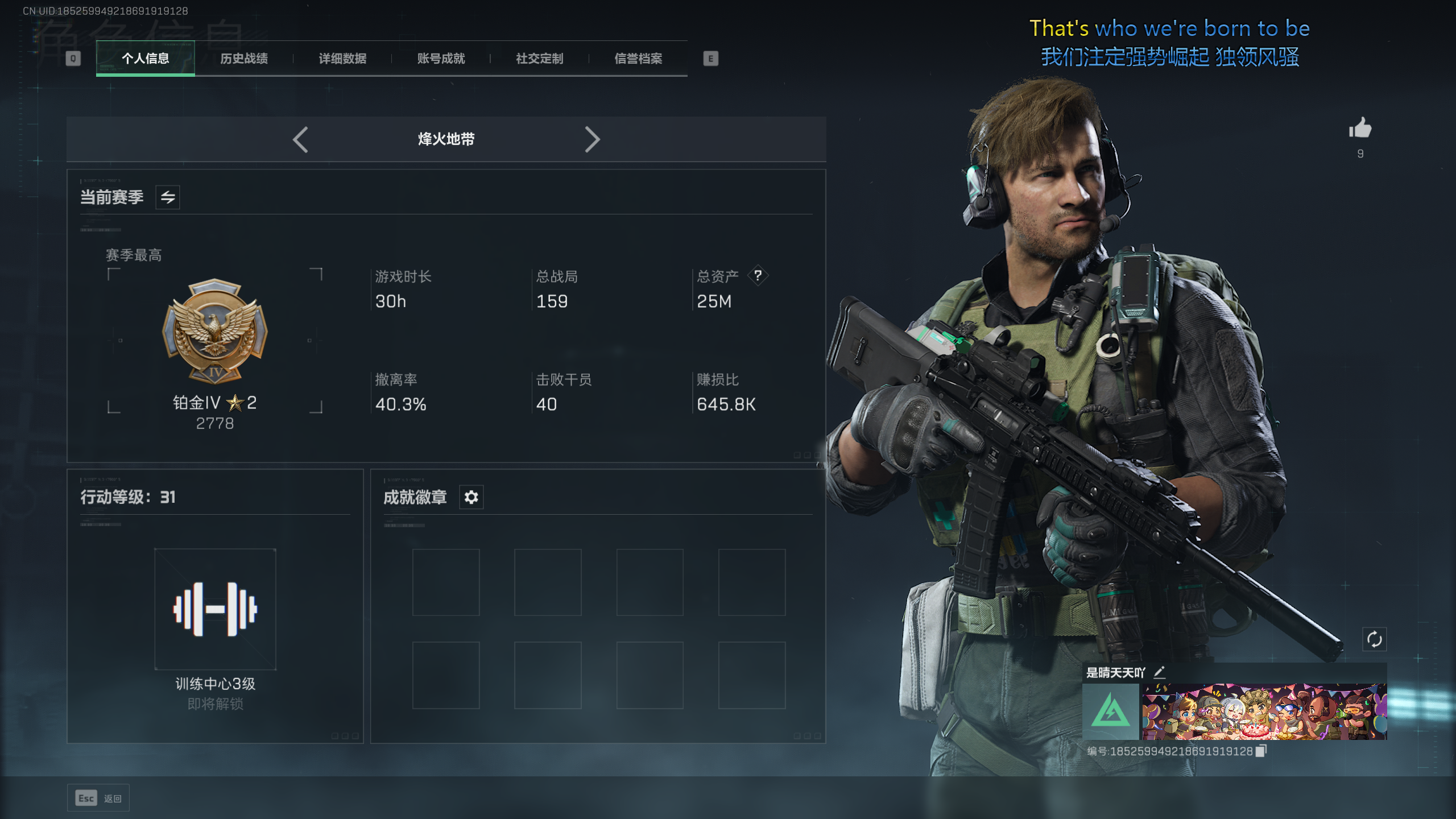
Task: Open 成就徽章 gear settings
Action: pos(471,497)
